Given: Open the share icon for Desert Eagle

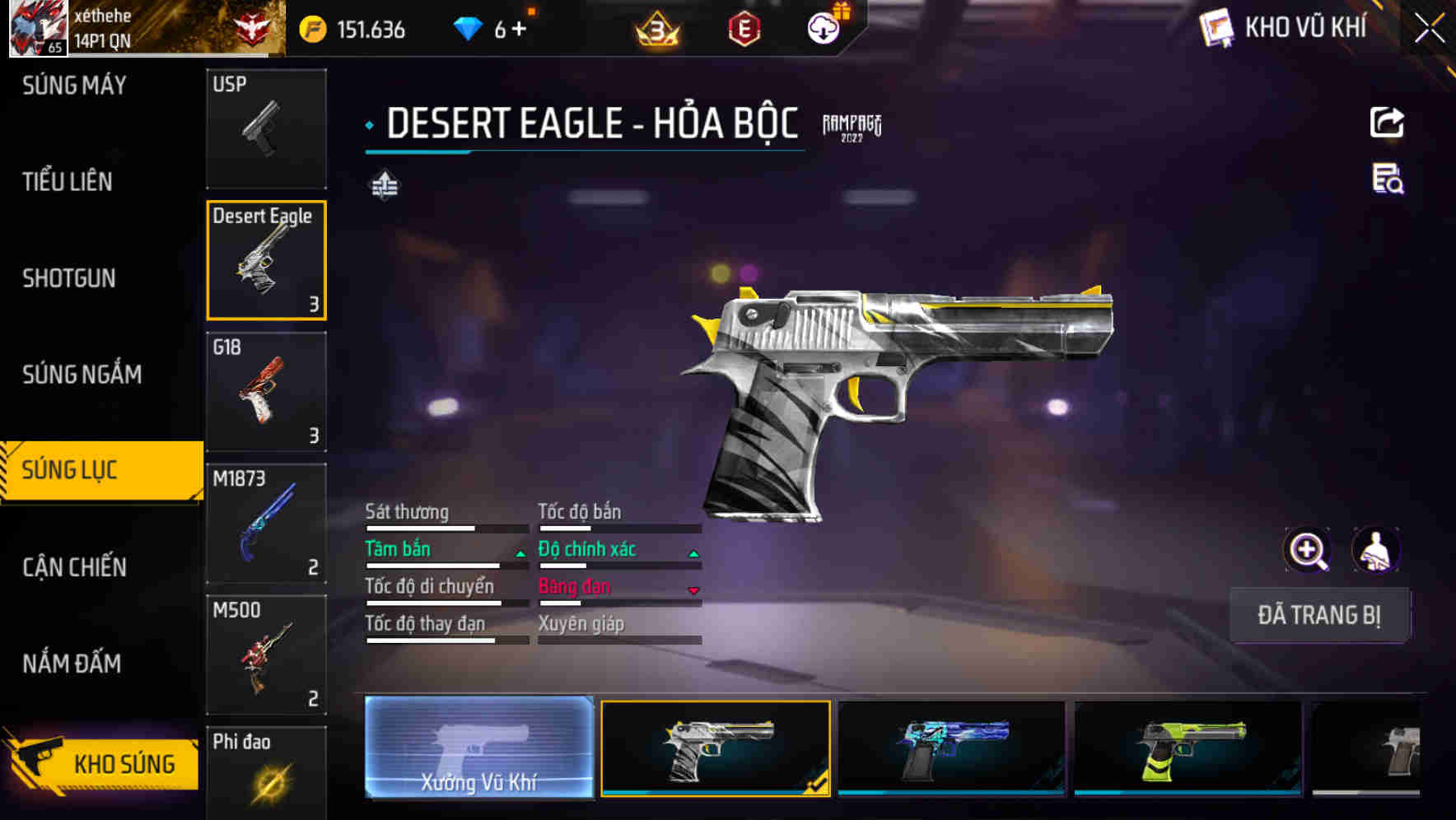Looking at the screenshot, I should (x=1387, y=122).
